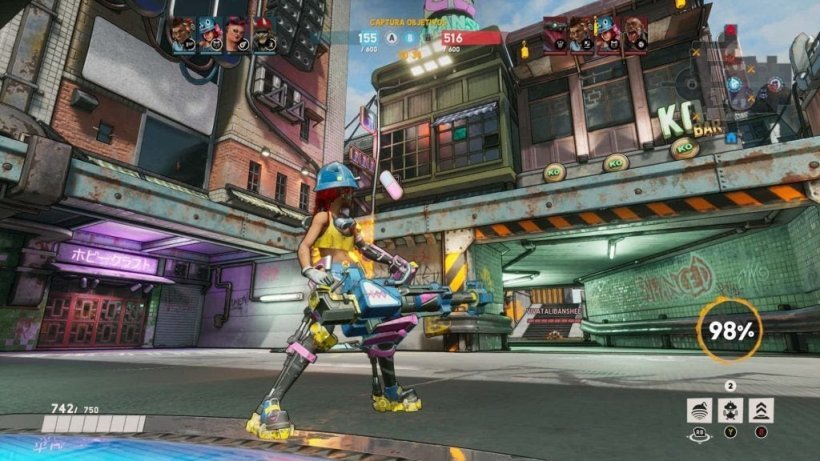The image size is (820, 461).
Task: Use the turret drone ability icon
Action: [x=730, y=409]
